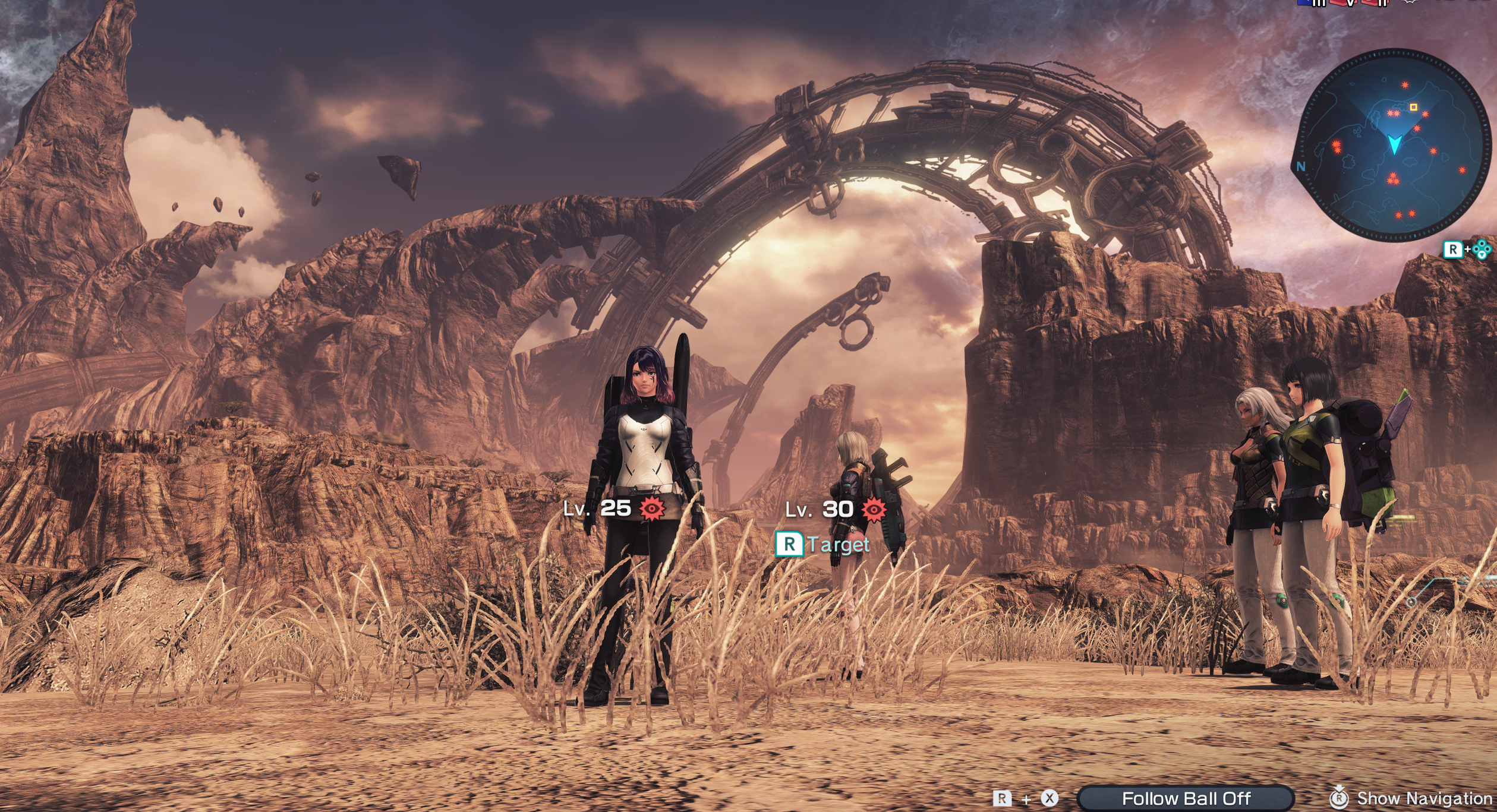Click the yellow square marker on the minimap
The height and width of the screenshot is (812, 1497).
[x=1414, y=107]
